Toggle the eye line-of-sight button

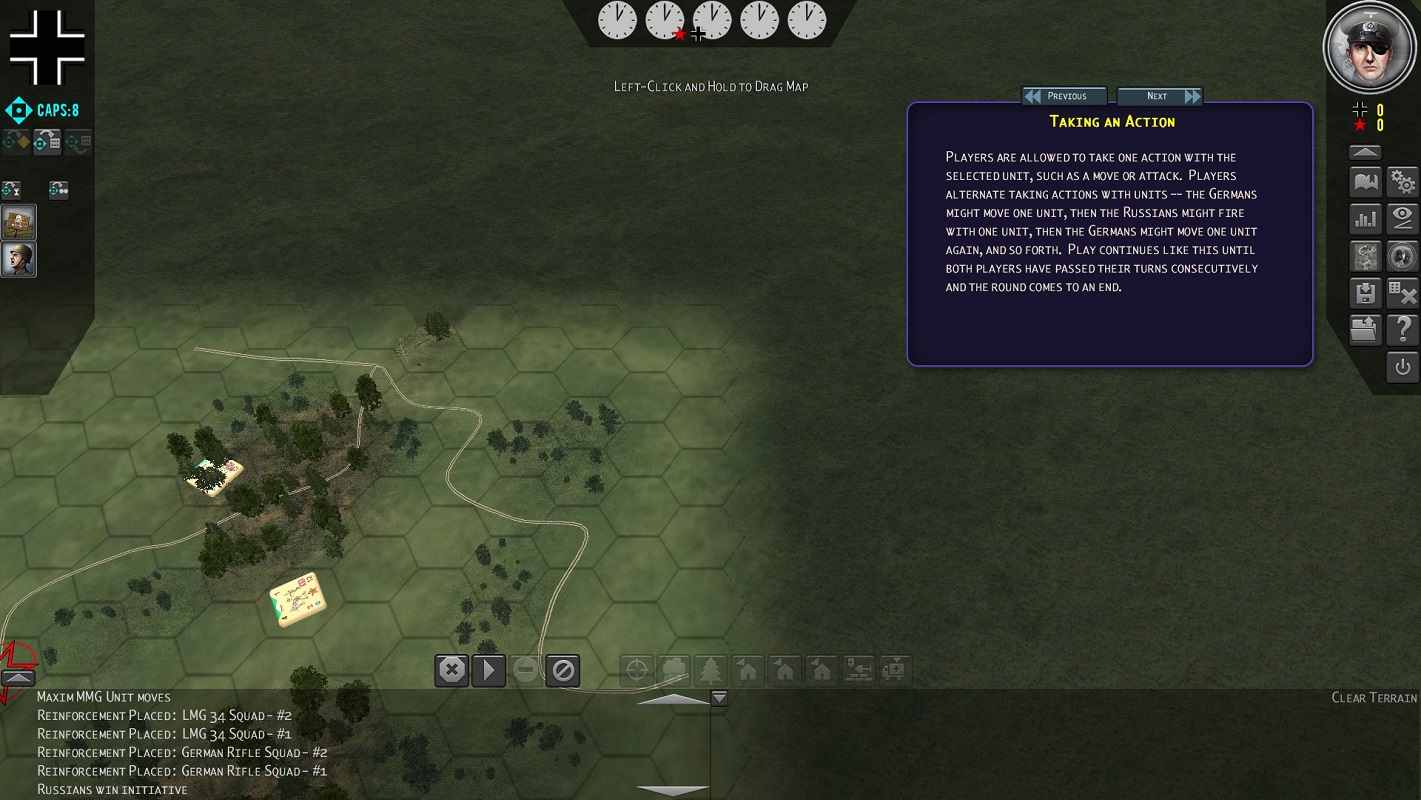[1403, 219]
